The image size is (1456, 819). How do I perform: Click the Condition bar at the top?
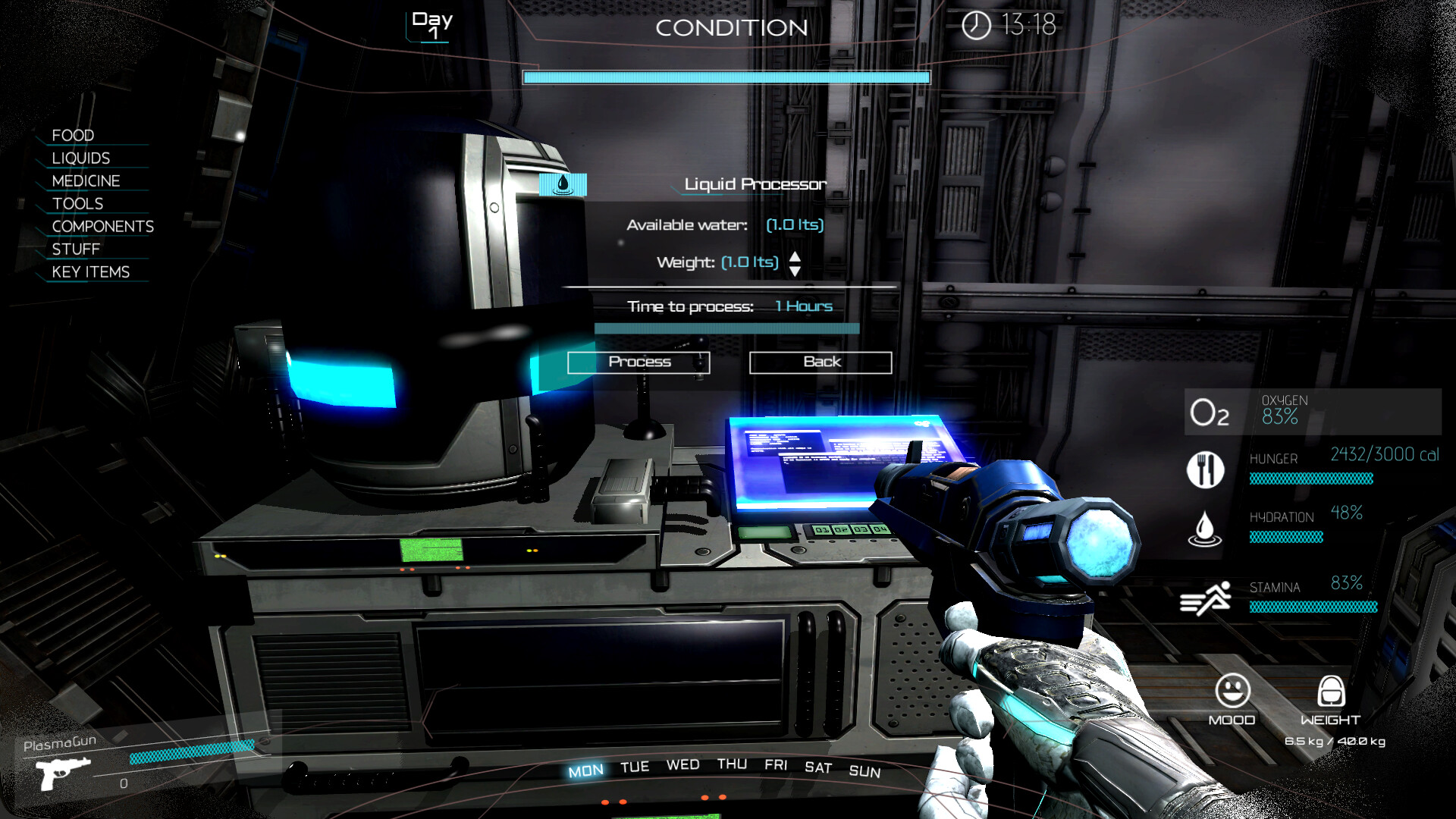[x=726, y=77]
